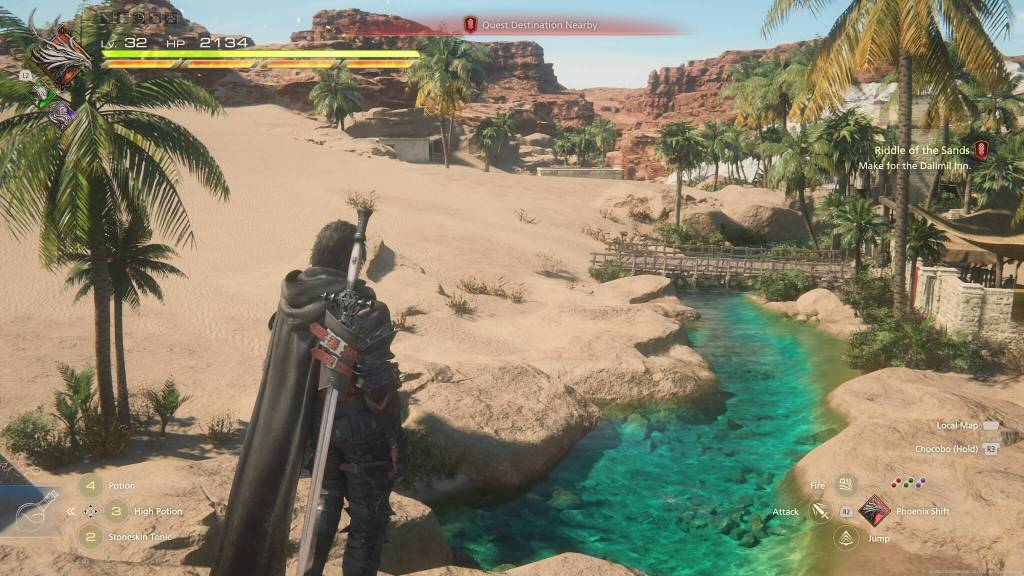
Task: Trigger the Attack sword icon
Action: 820,512
